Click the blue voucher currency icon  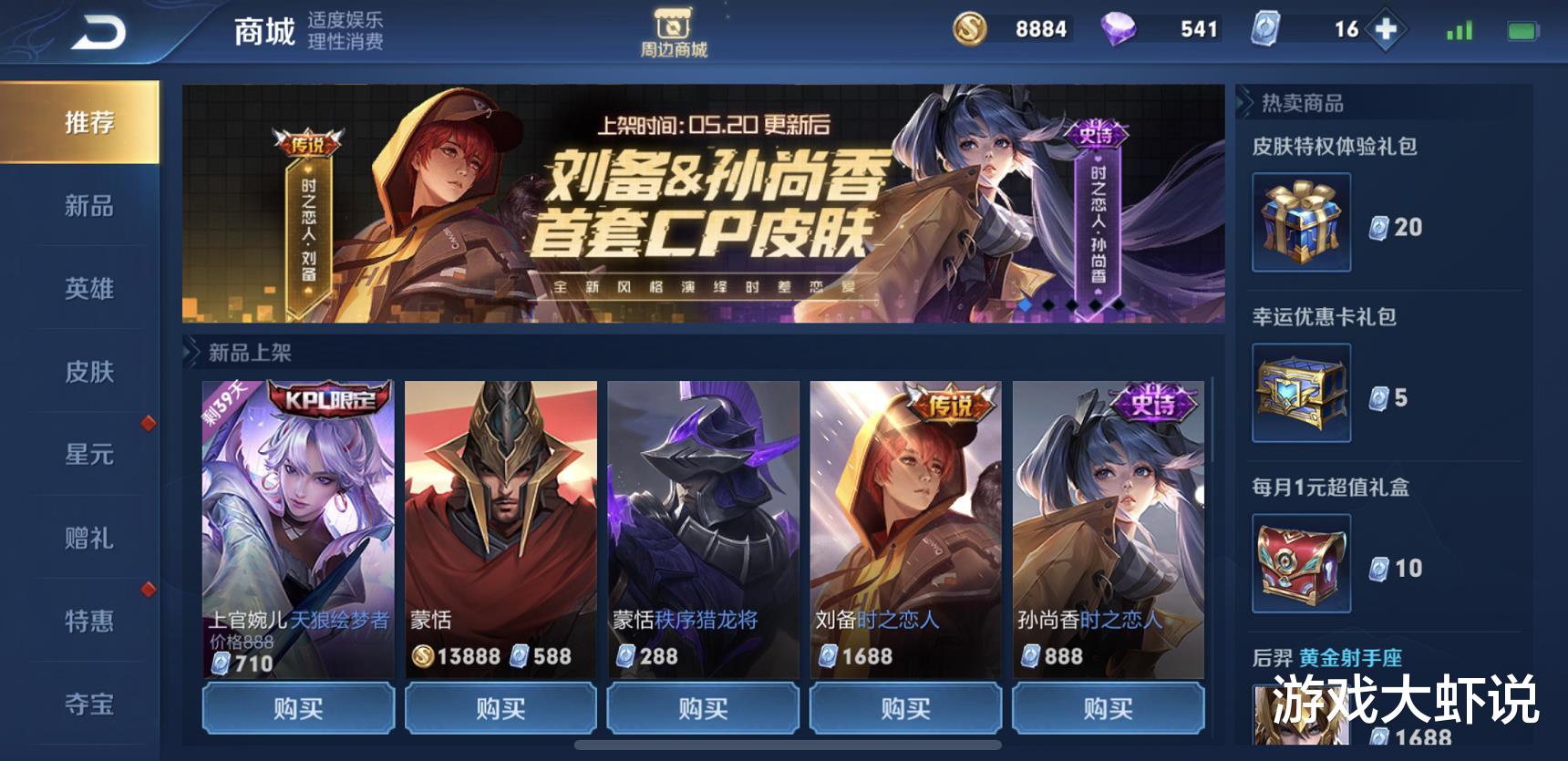[1265, 28]
